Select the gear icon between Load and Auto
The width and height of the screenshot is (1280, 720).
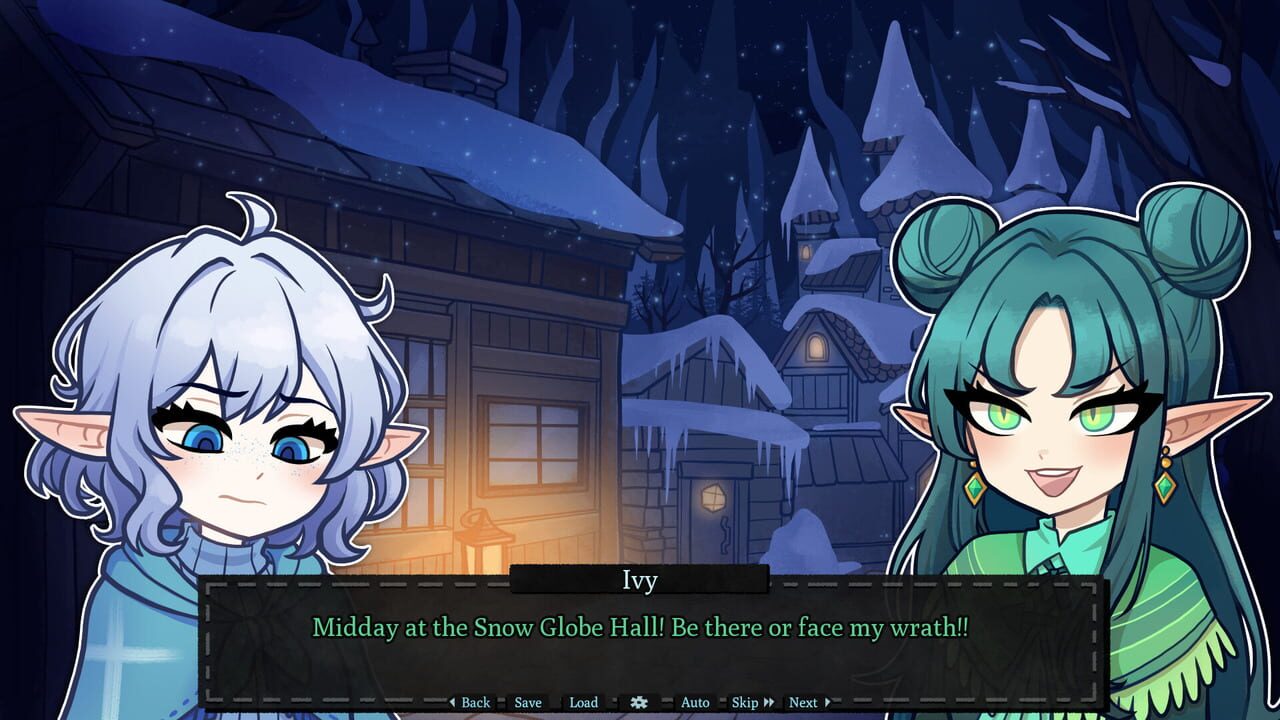639,702
